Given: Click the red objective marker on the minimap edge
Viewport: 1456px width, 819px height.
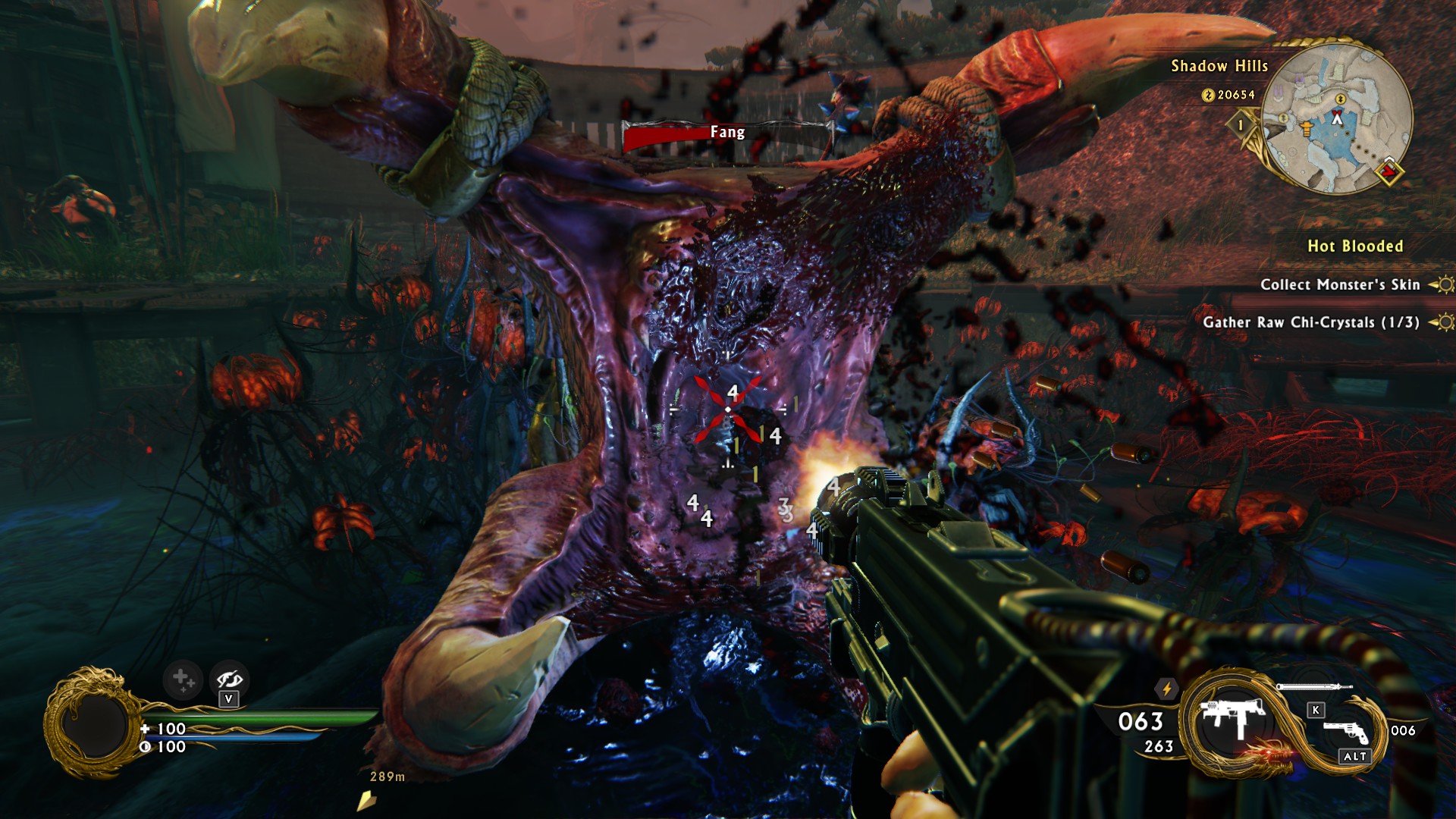Looking at the screenshot, I should pyautogui.click(x=1389, y=172).
